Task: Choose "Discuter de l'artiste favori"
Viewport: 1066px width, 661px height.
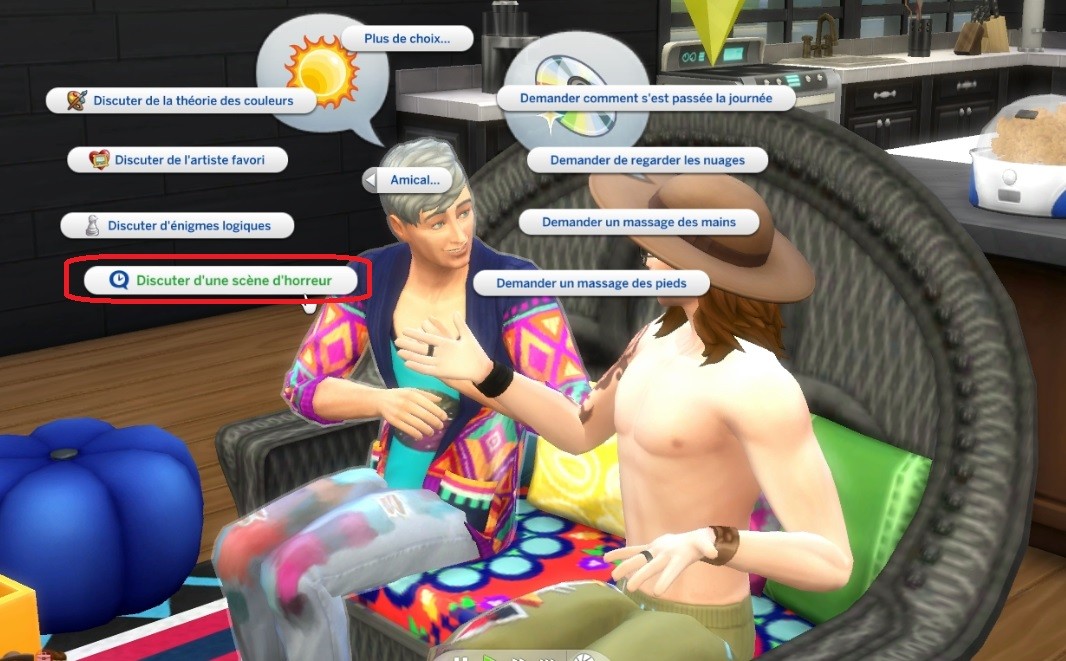Action: point(177,159)
